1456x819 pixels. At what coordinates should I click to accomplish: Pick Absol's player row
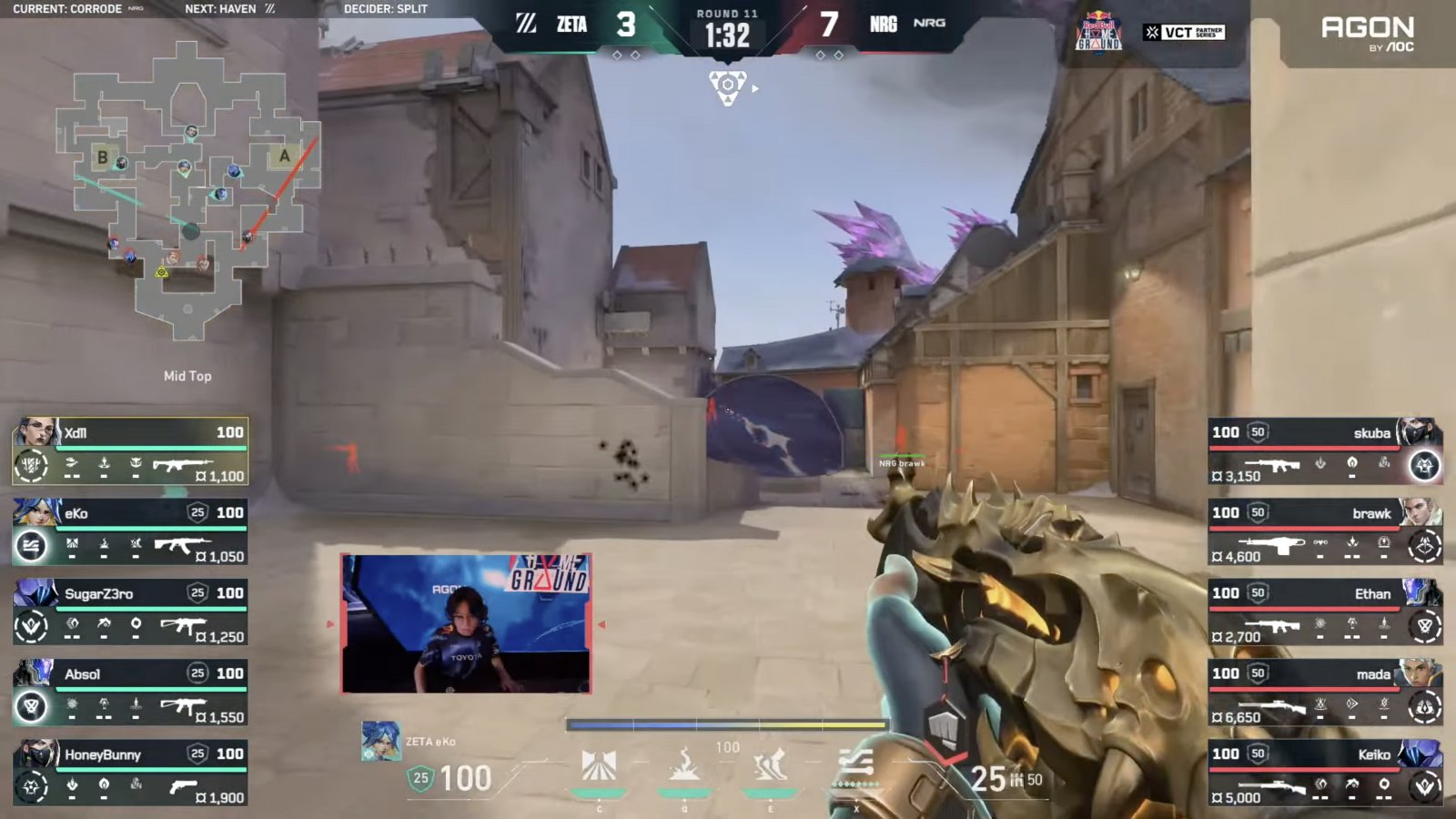[130, 693]
